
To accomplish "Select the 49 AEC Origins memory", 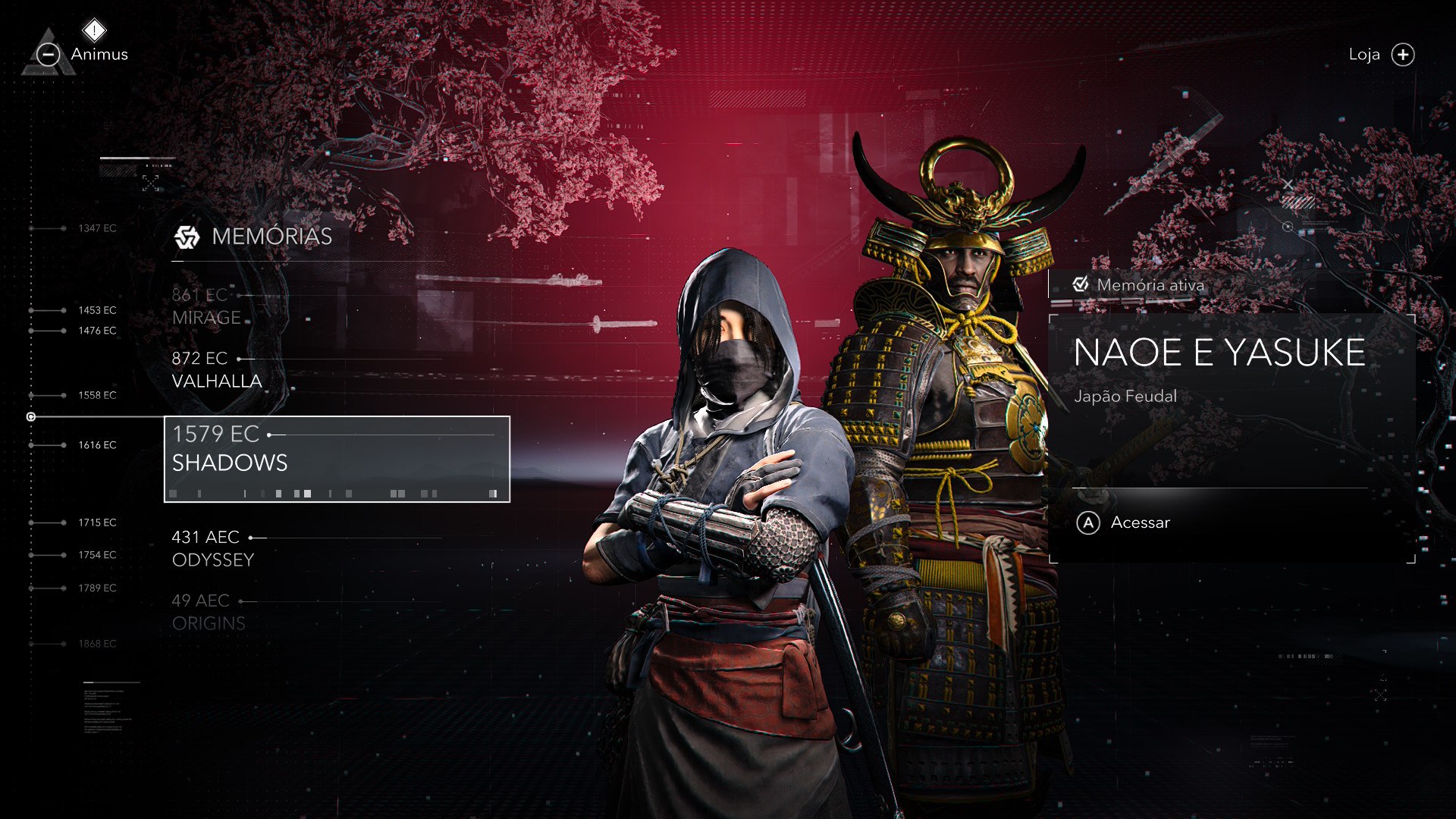I will pyautogui.click(x=209, y=612).
